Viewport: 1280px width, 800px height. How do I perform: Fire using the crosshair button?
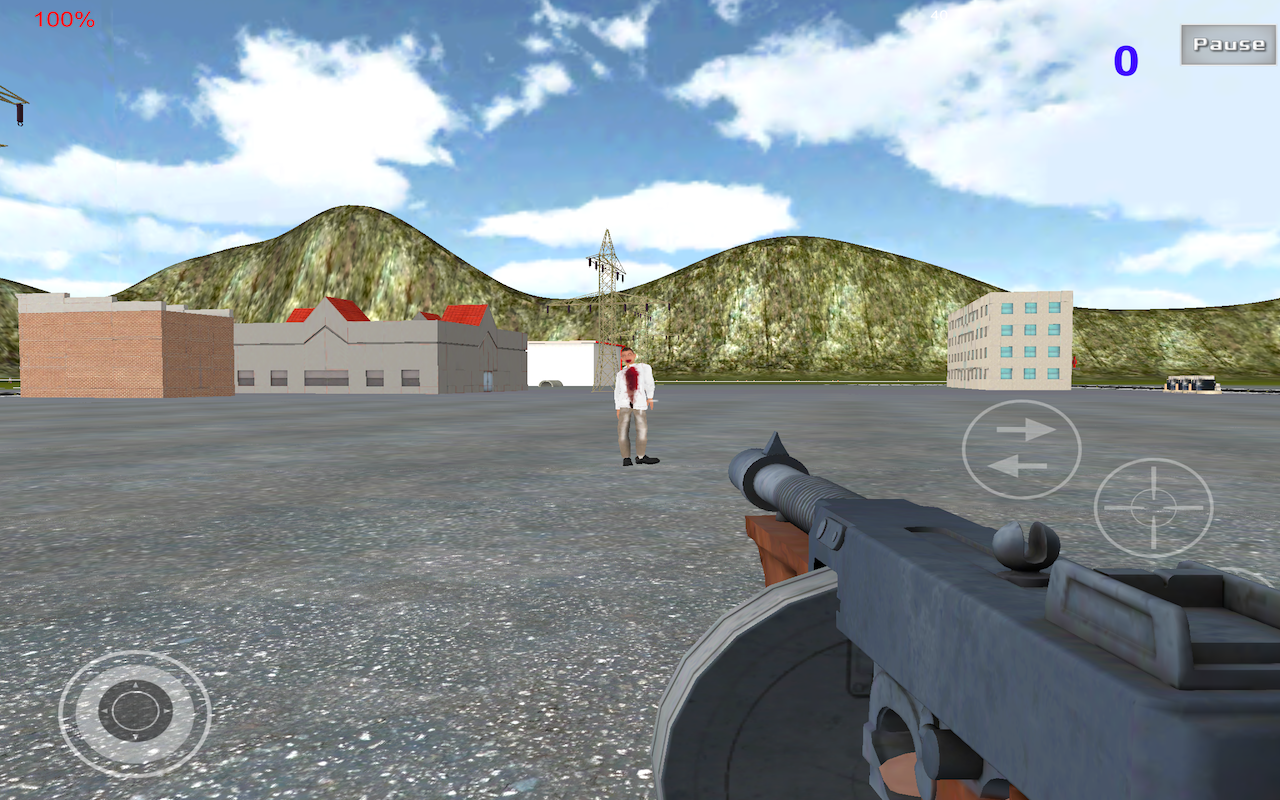coord(1153,507)
